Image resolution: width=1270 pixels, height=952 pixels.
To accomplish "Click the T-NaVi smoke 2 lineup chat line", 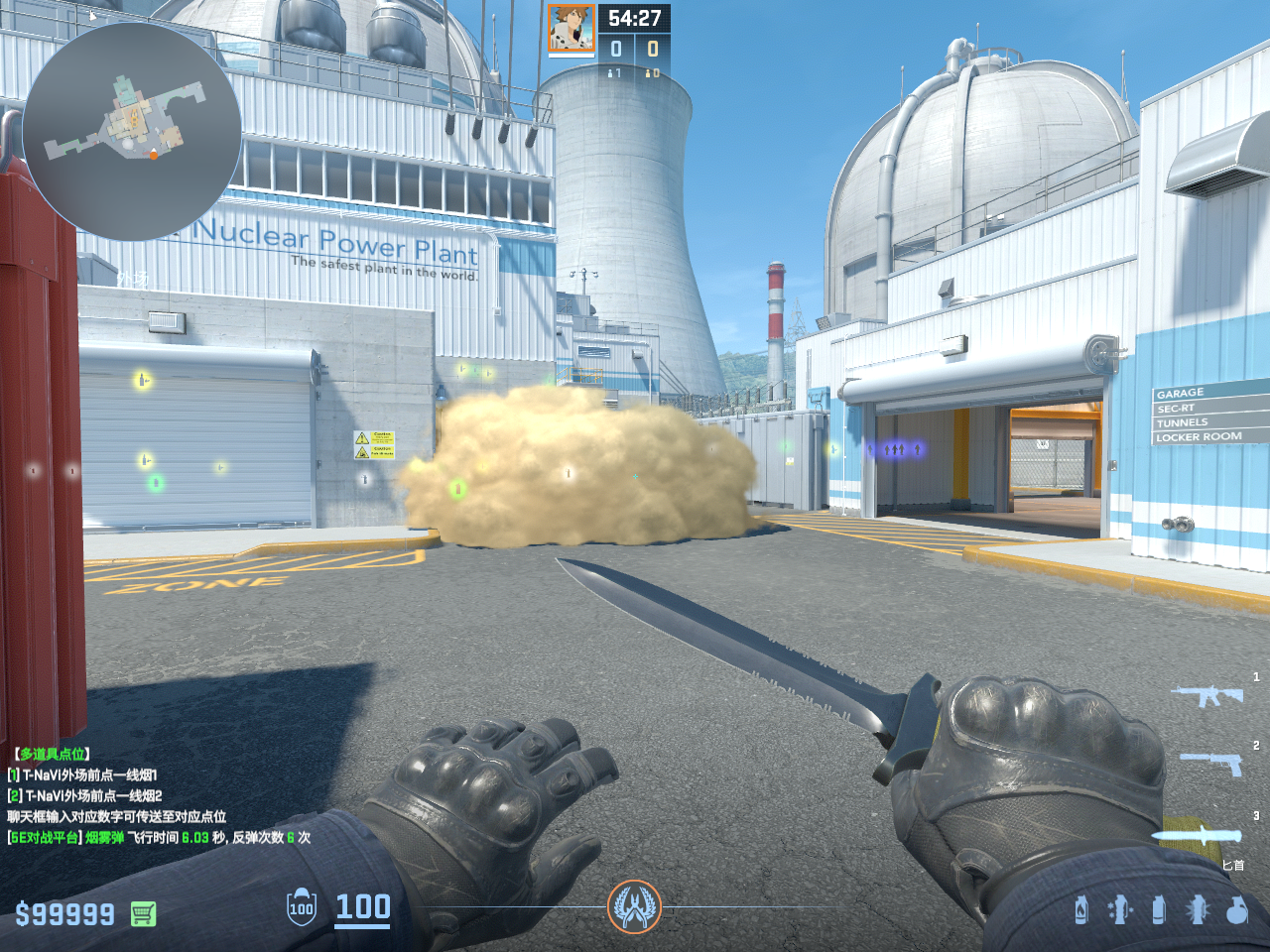I will coord(85,795).
